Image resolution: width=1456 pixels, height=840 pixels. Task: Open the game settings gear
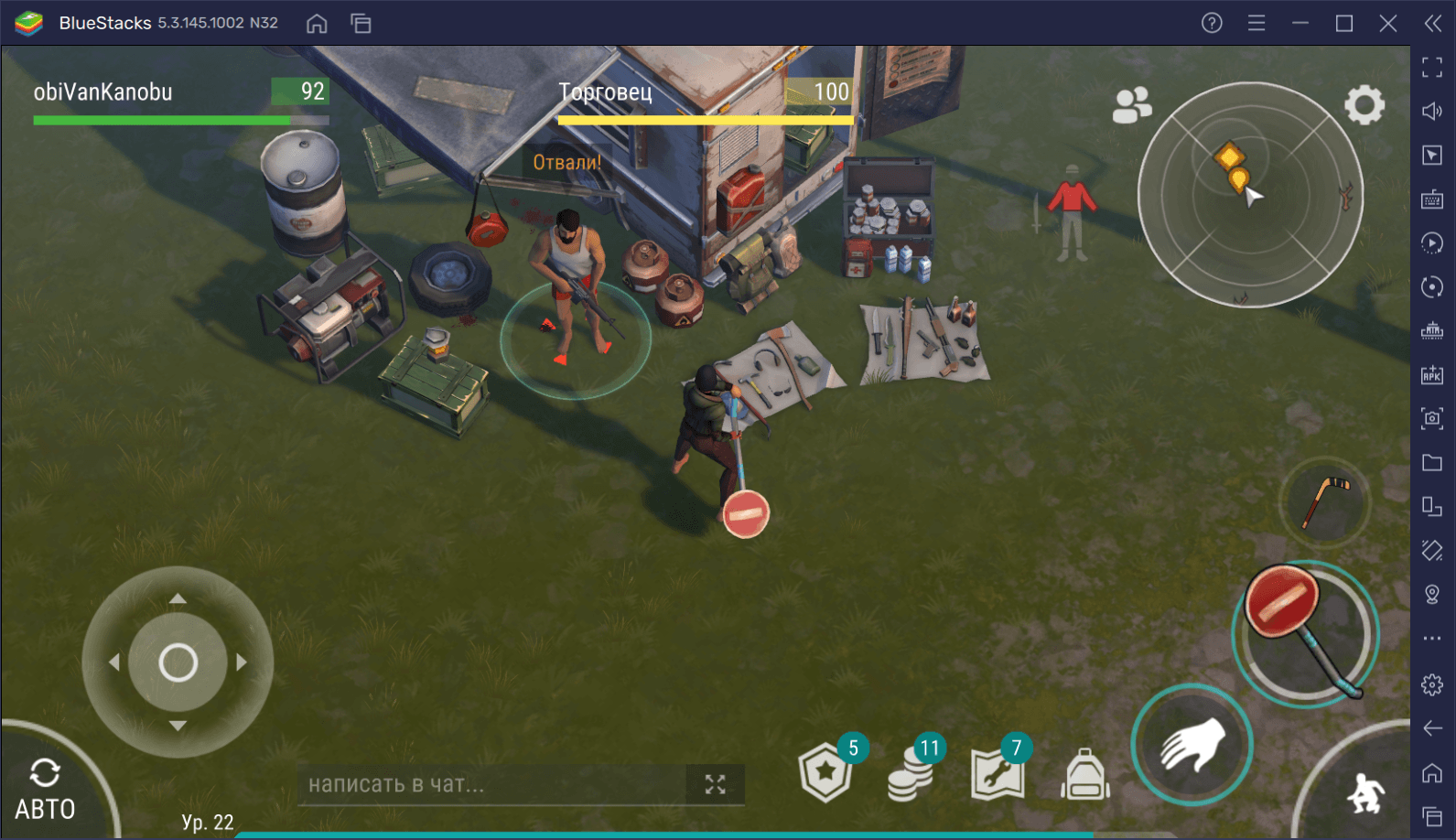click(x=1364, y=105)
